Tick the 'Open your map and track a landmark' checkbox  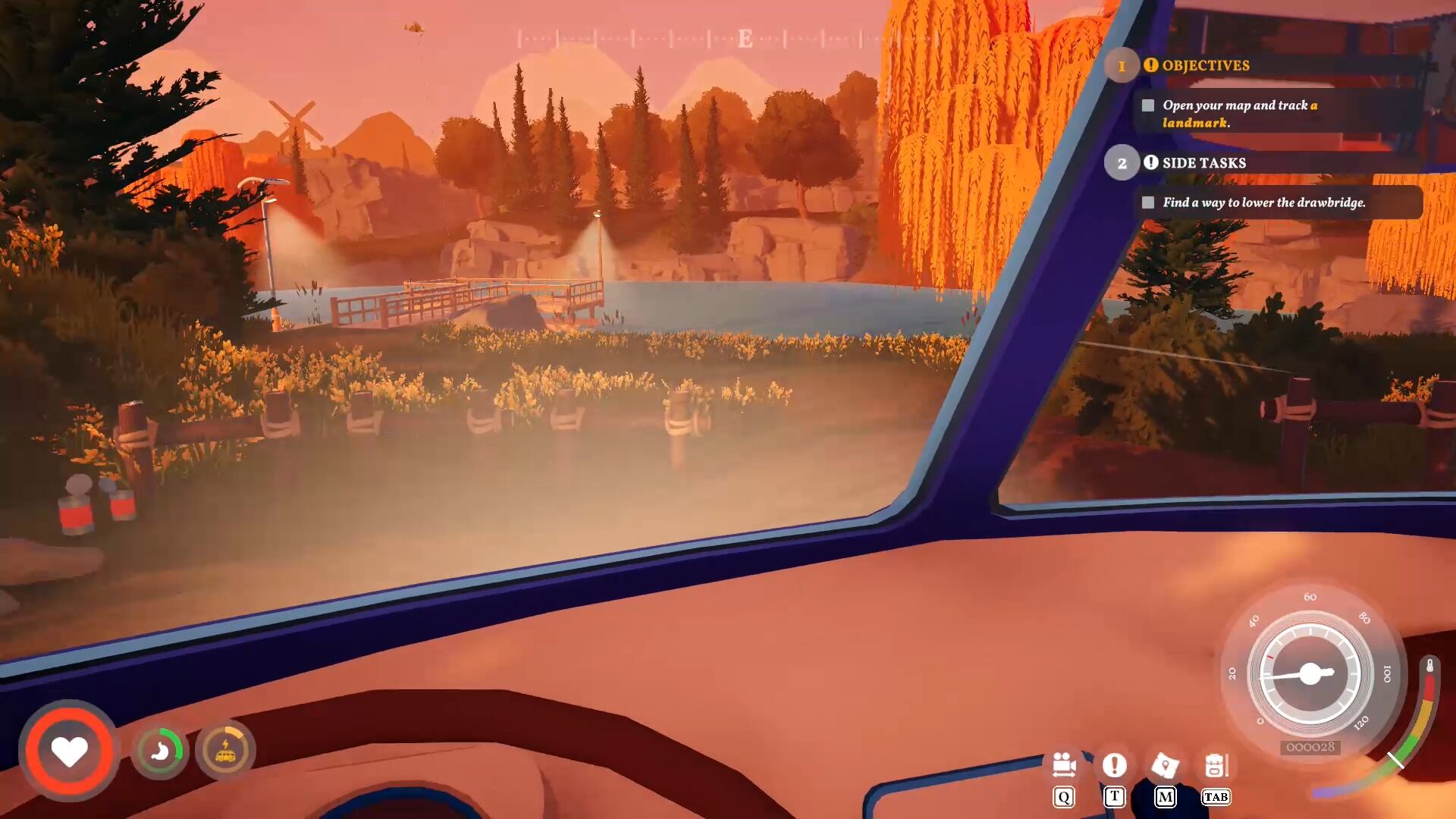(x=1148, y=105)
